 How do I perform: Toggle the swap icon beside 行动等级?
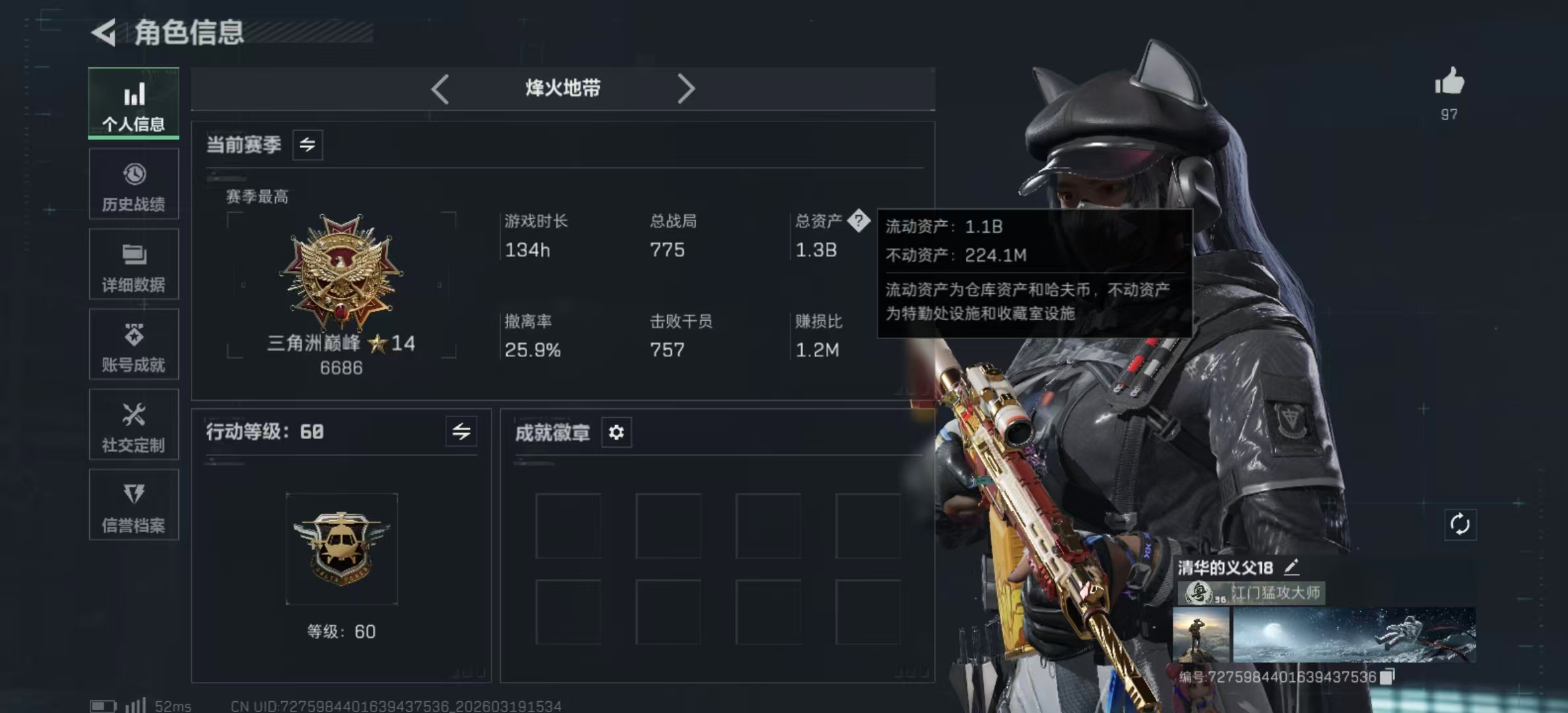[462, 432]
